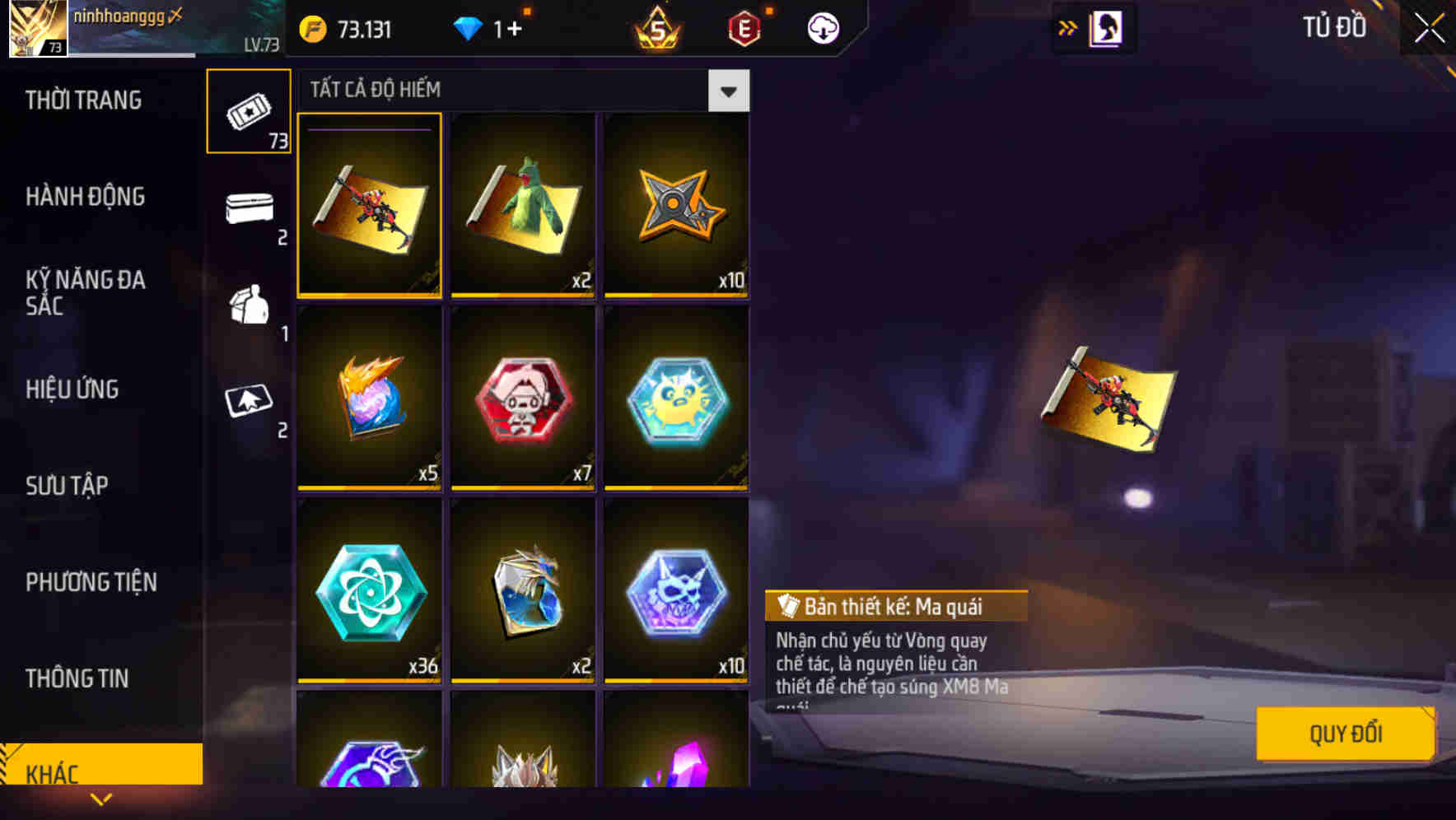Select the voucher ticket category icon

coord(248,110)
